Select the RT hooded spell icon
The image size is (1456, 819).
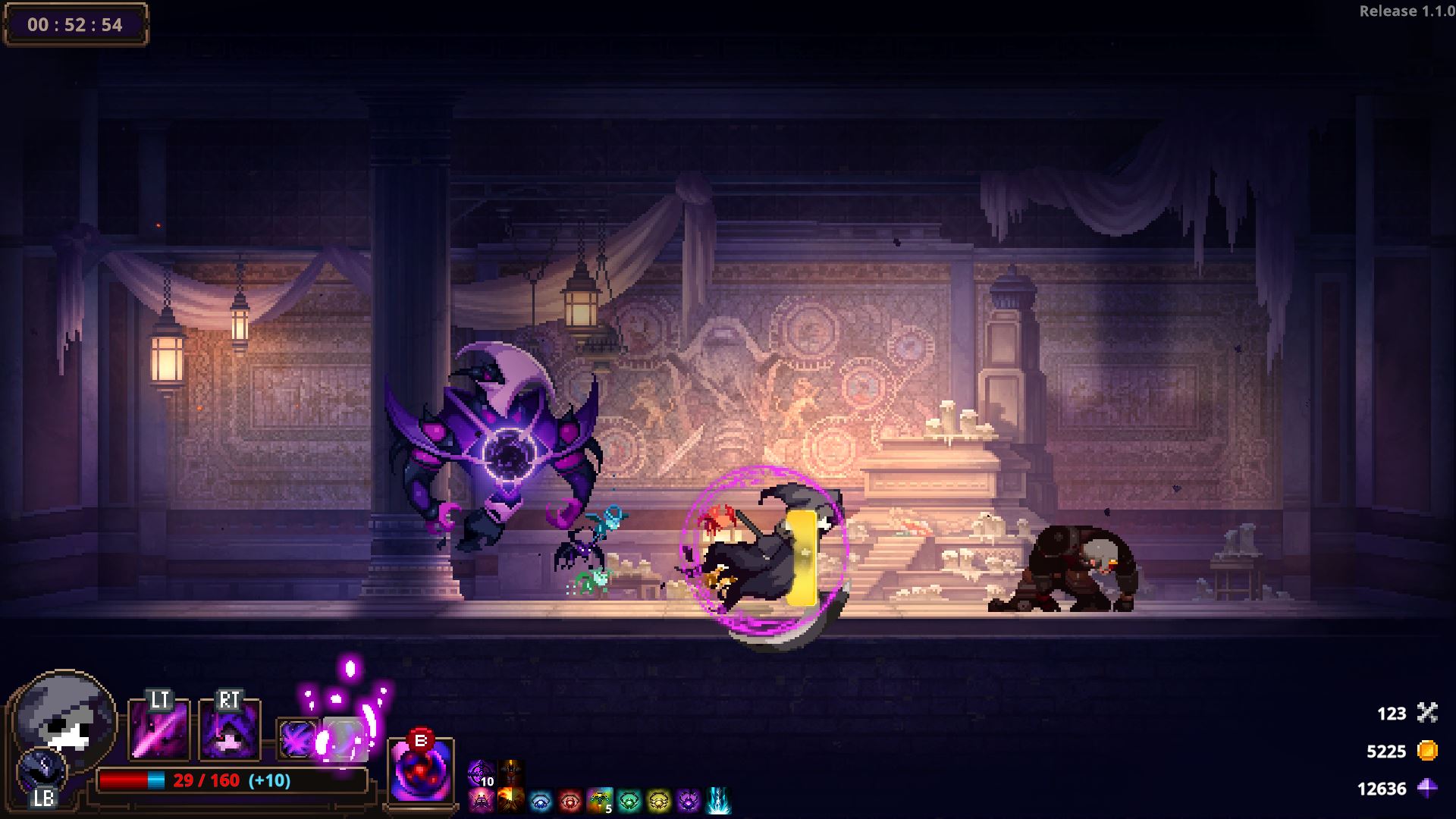[x=230, y=729]
